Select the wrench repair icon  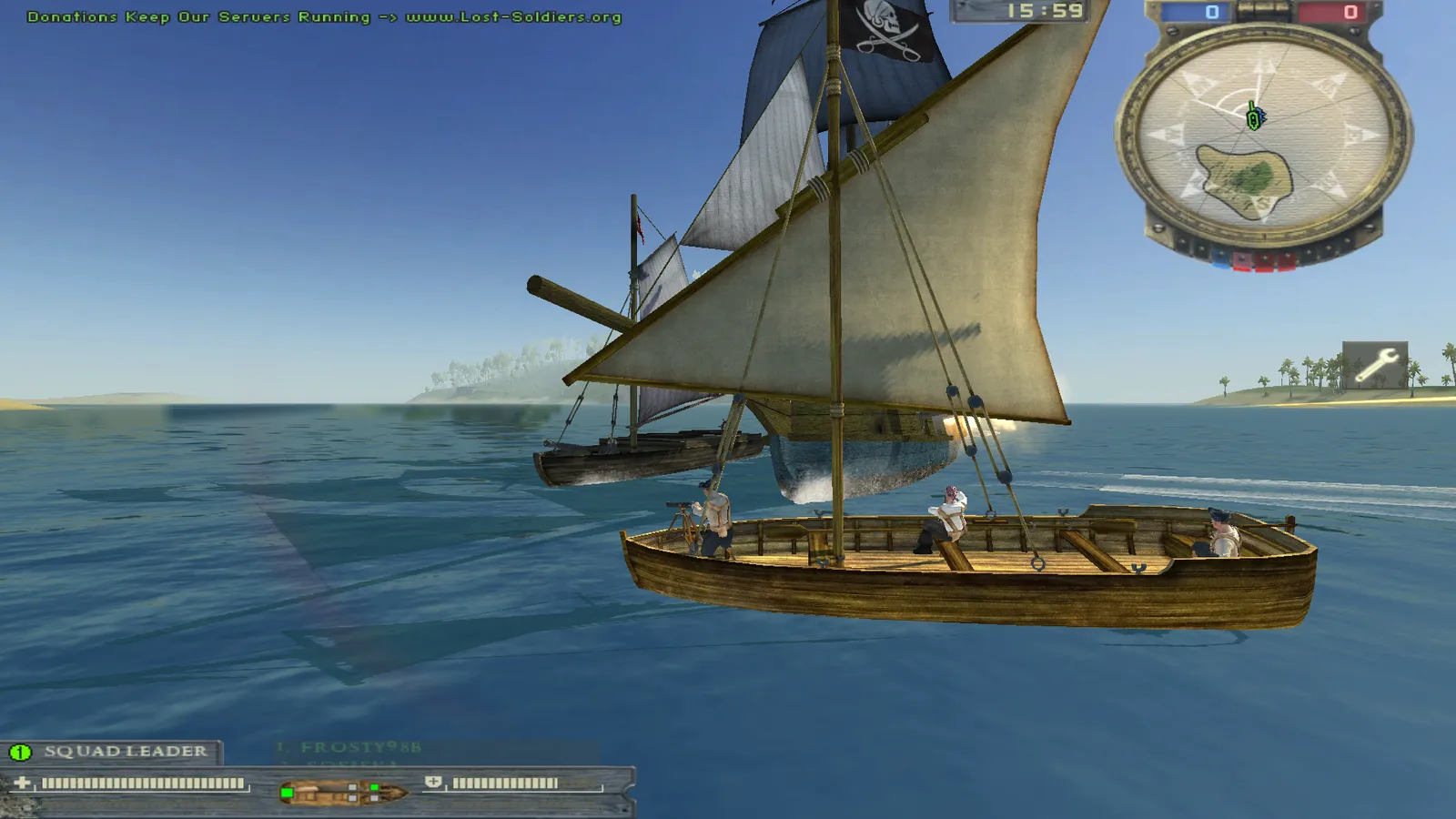coord(1375,365)
